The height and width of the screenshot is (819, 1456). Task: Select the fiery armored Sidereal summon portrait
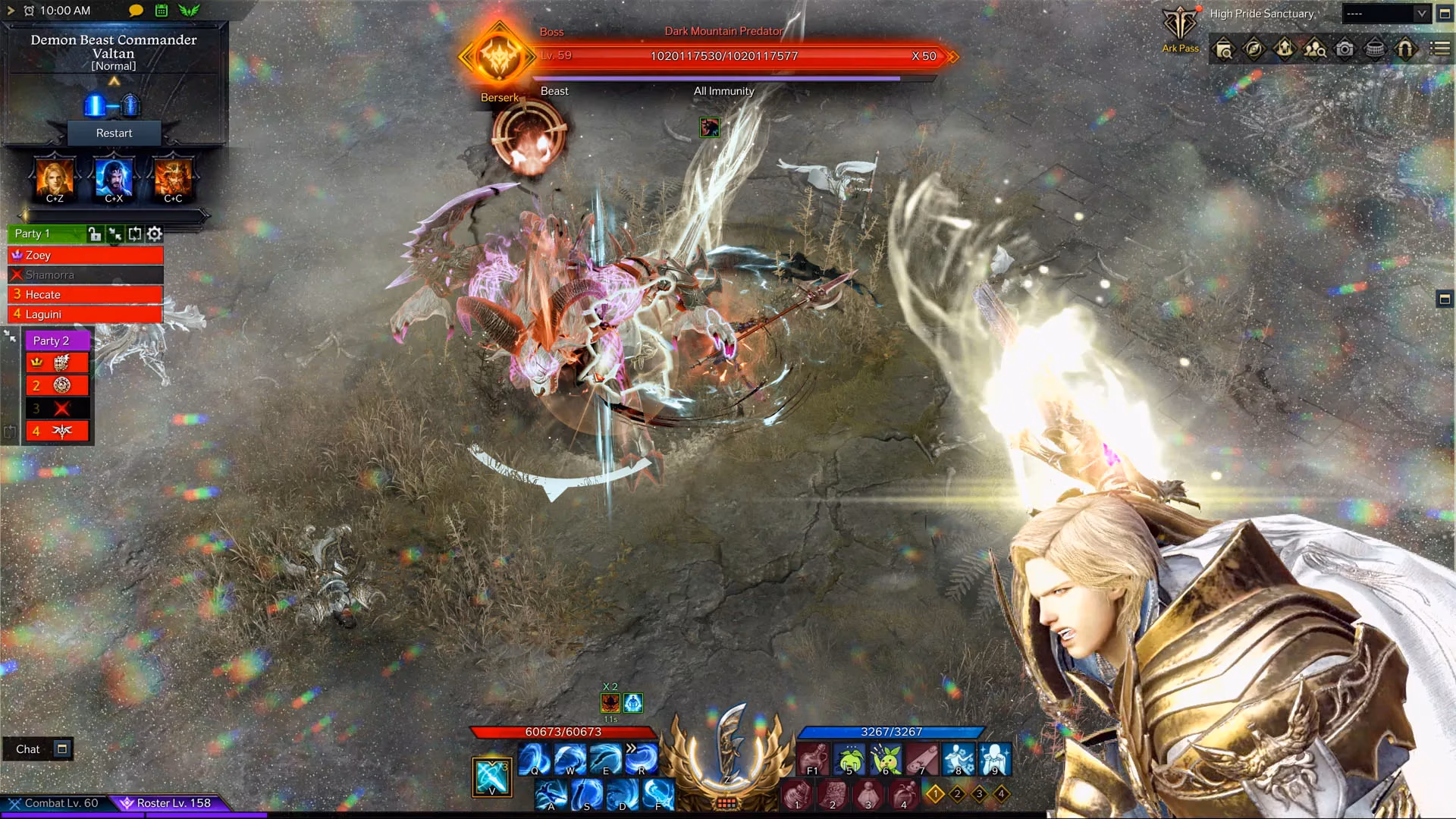(x=173, y=179)
